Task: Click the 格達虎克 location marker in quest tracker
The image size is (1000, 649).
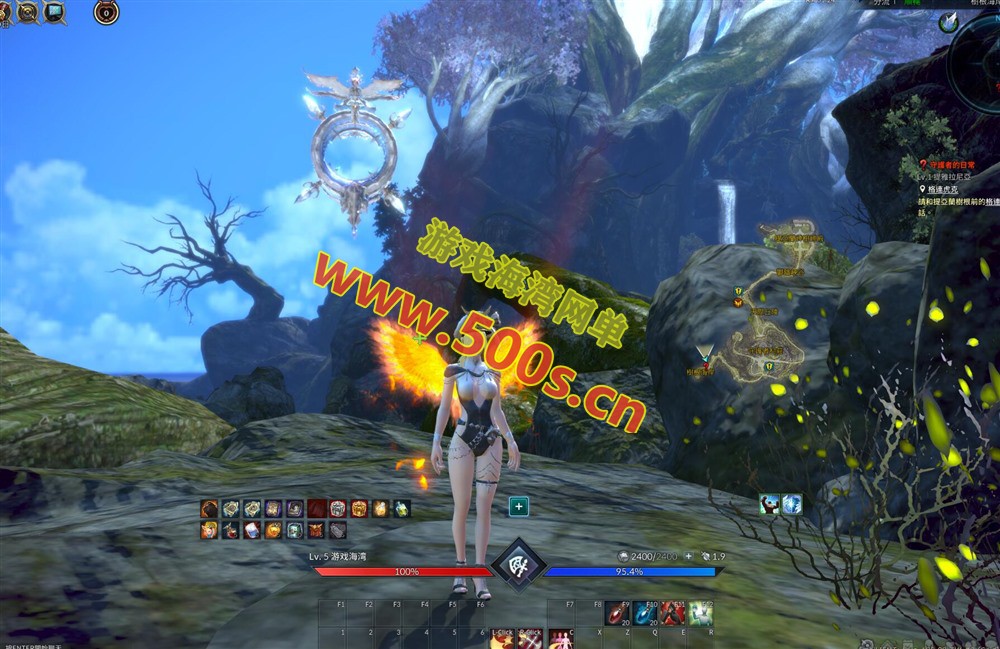Action: click(945, 188)
